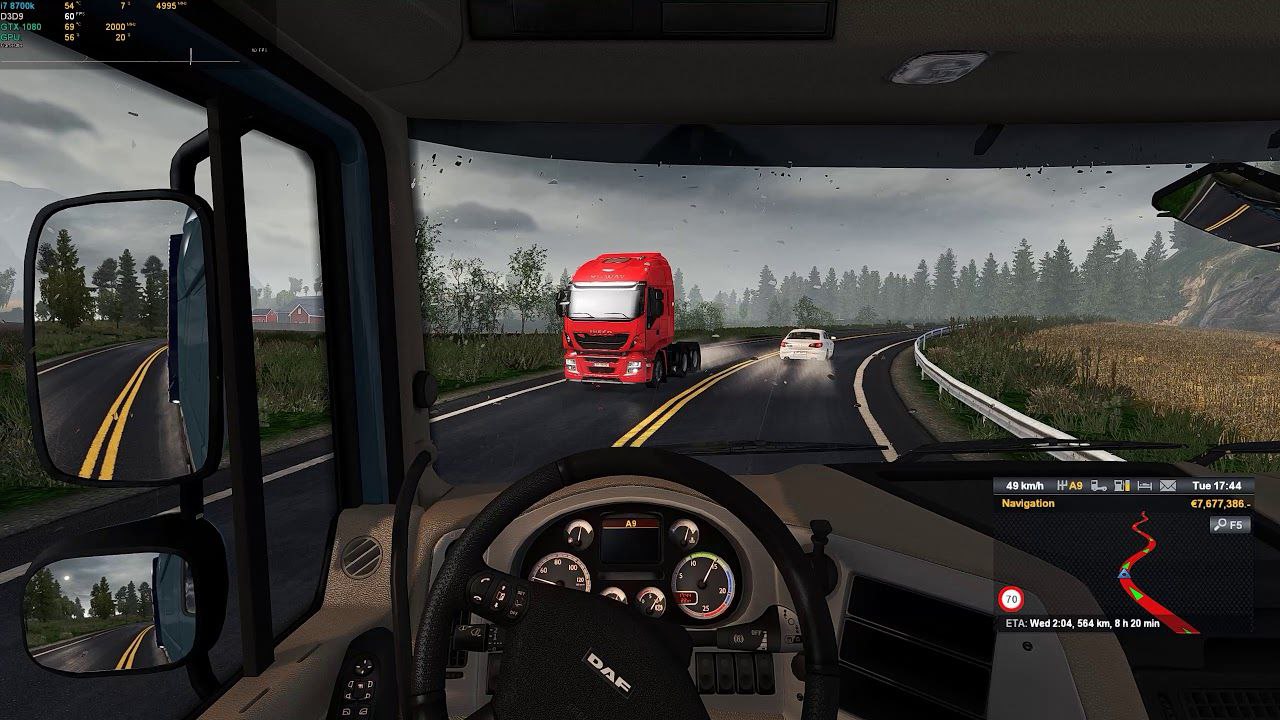Viewport: 1280px width, 720px height.
Task: Click the magnifier map zoom button
Action: click(1229, 524)
